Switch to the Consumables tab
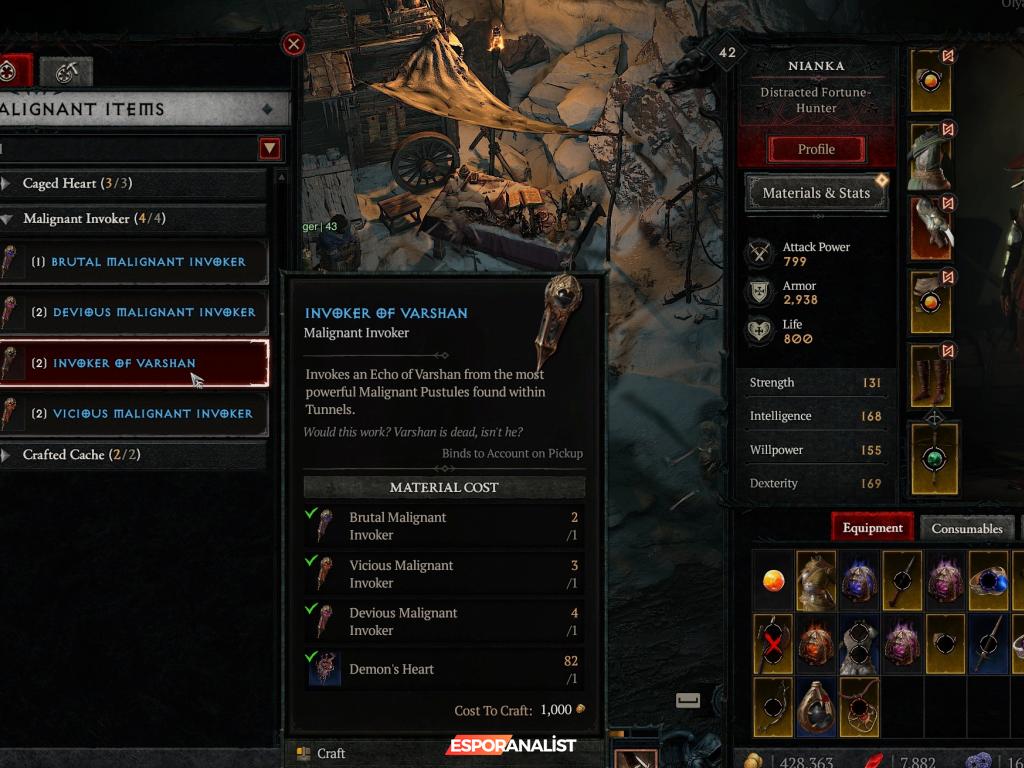 (966, 528)
